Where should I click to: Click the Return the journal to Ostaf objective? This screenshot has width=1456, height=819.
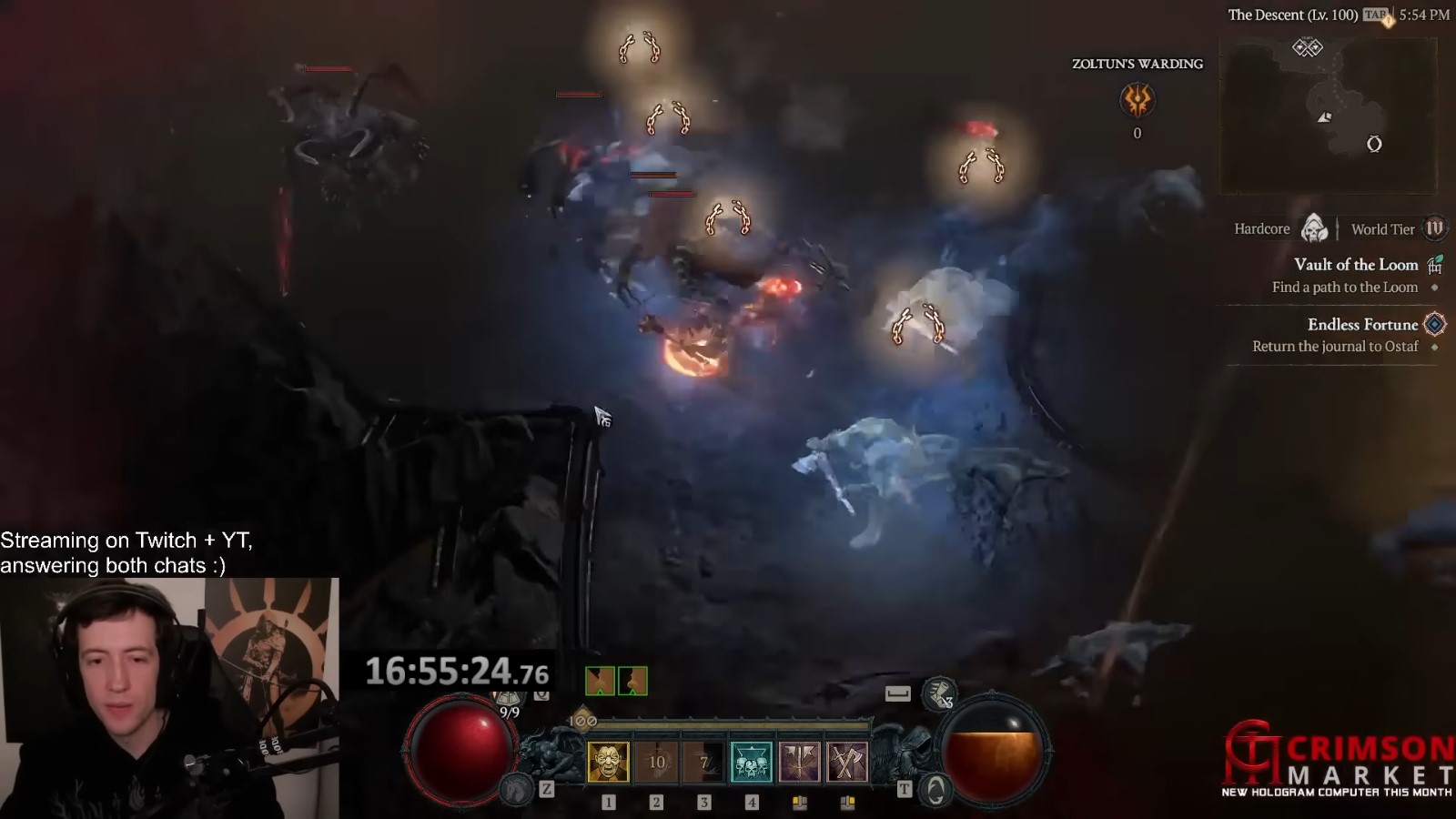pos(1336,346)
